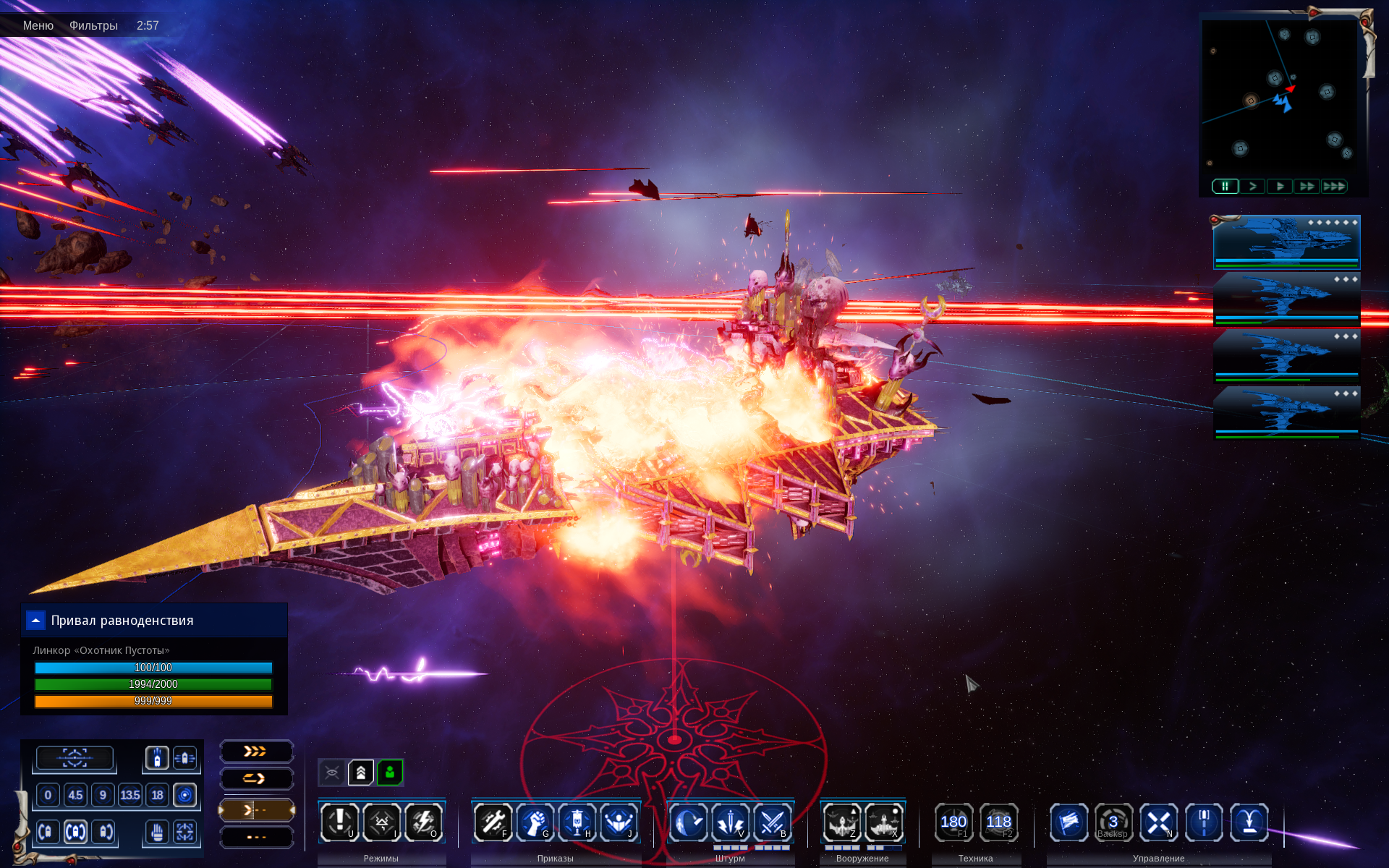Image resolution: width=1389 pixels, height=868 pixels.
Task: Collapse the Привал равноденствия ship panel
Action: click(35, 621)
